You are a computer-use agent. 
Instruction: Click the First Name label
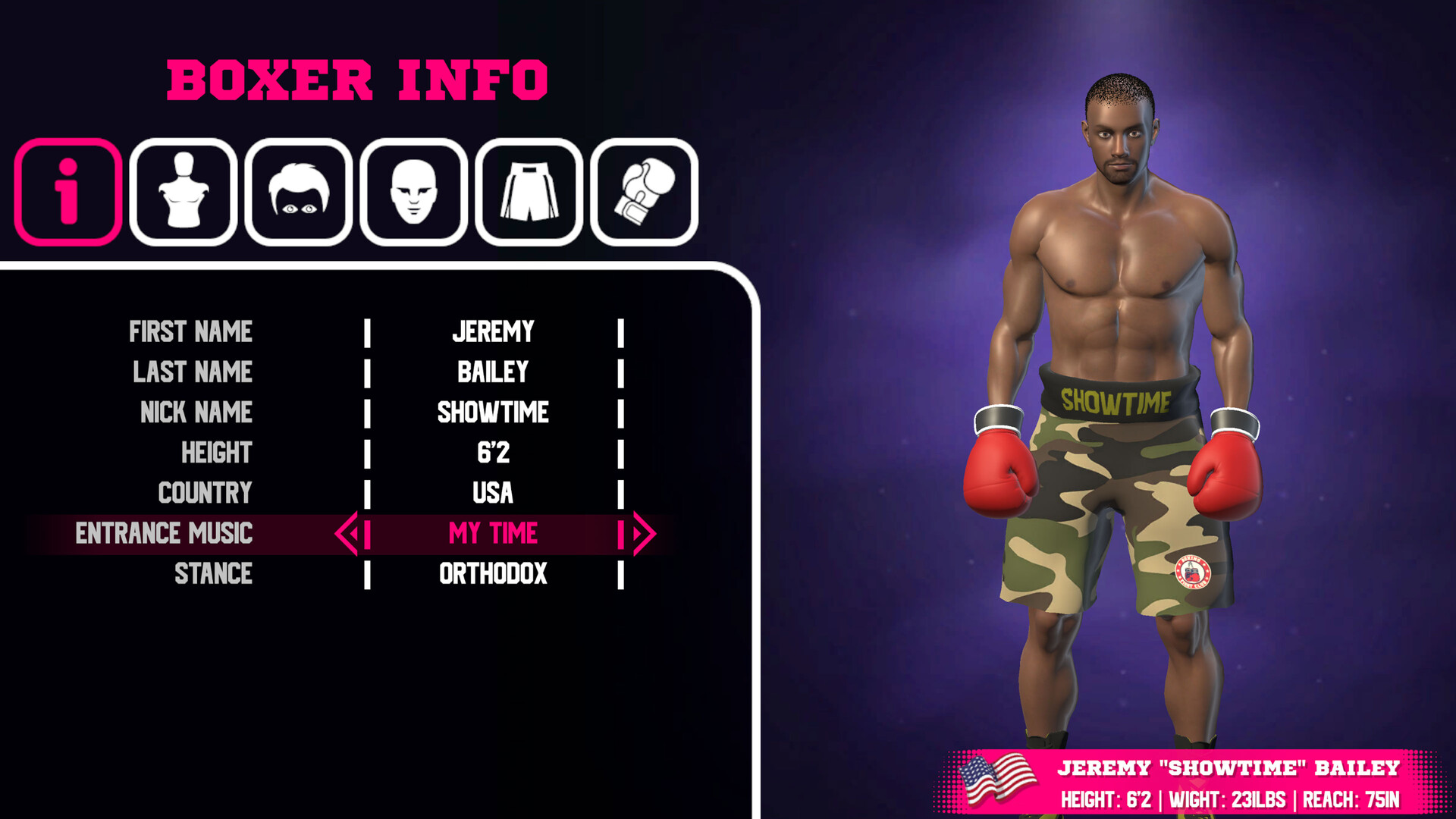click(191, 331)
